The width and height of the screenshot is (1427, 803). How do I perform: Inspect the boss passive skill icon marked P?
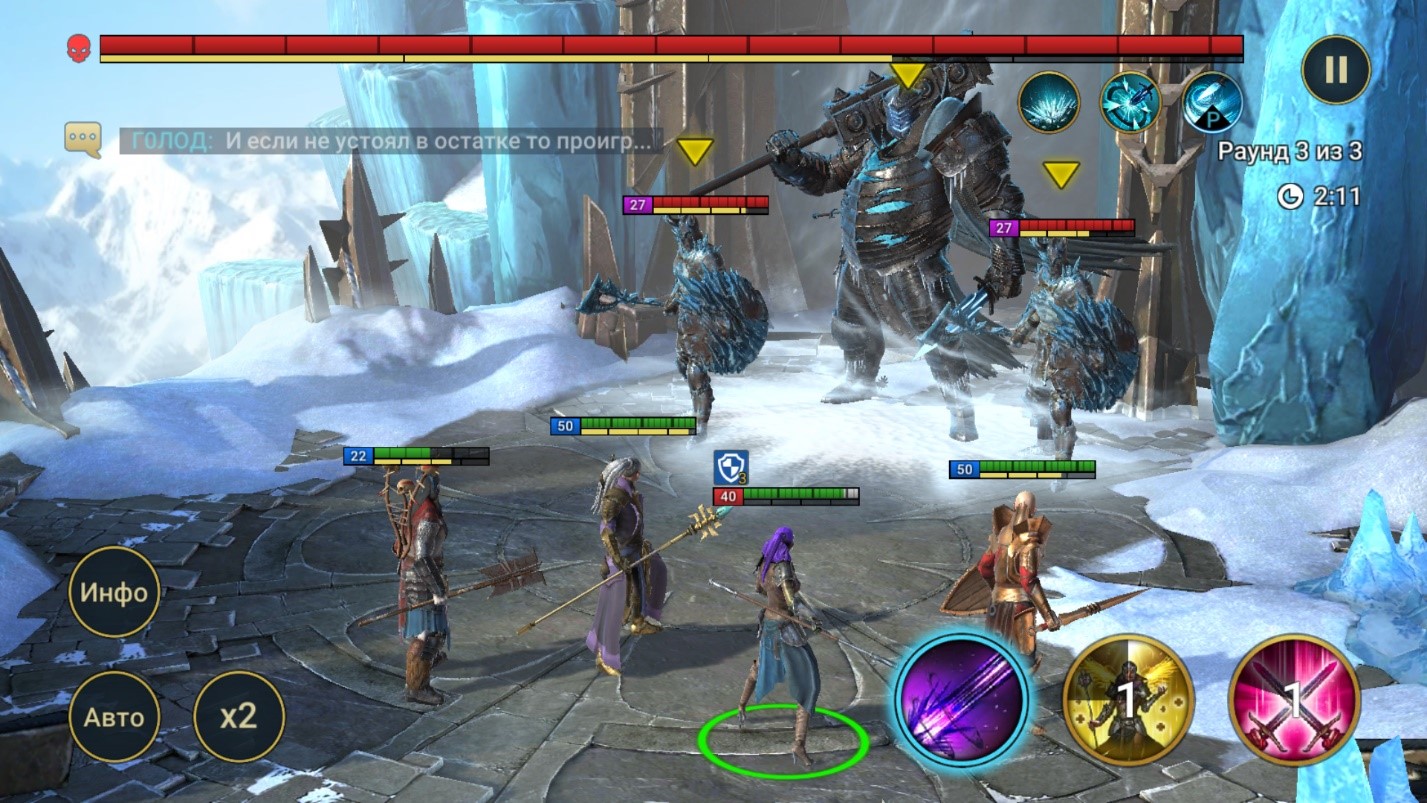(x=1212, y=102)
